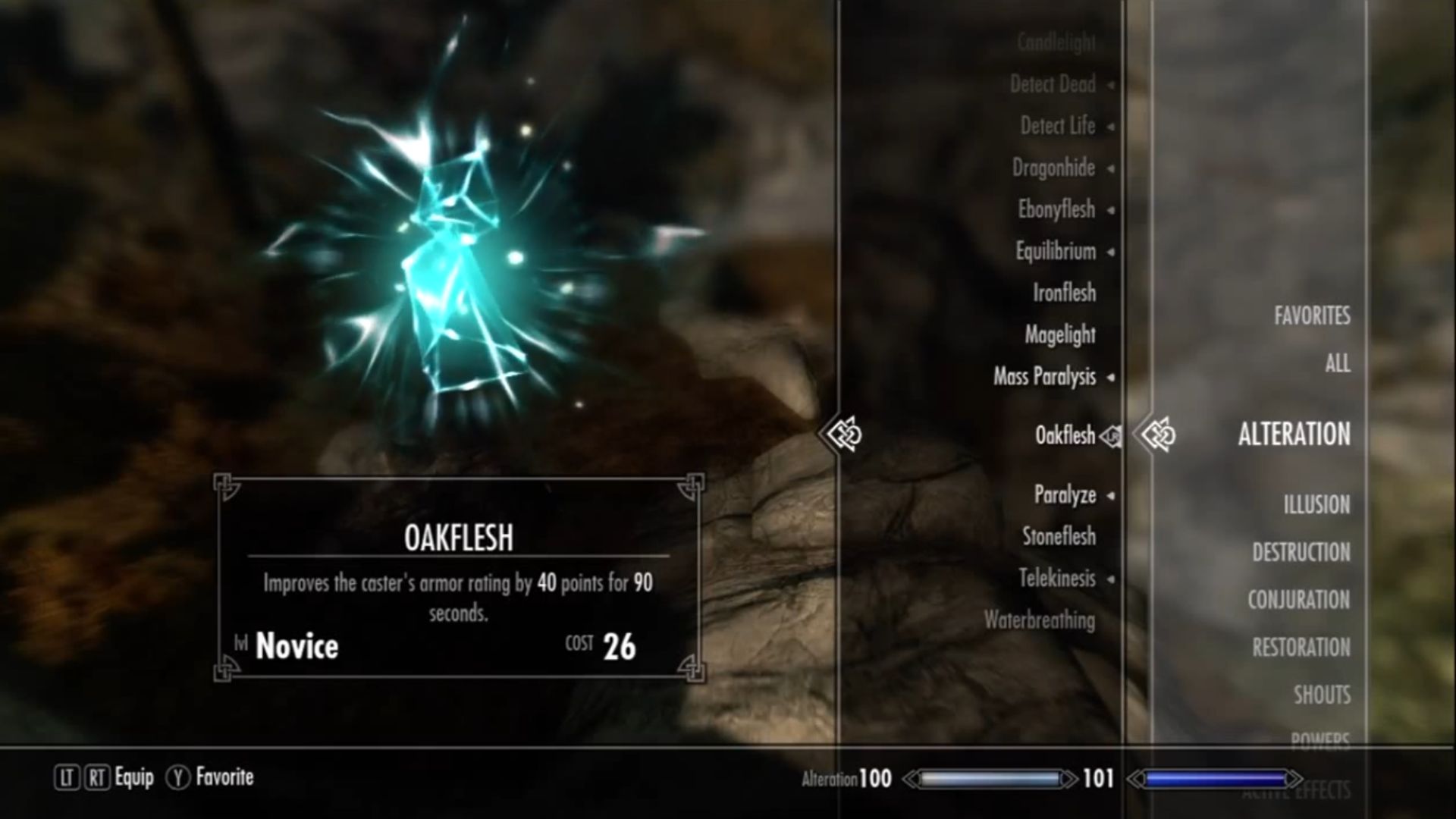This screenshot has height=819, width=1456.
Task: Expand the arrow next to Mass Paralysis
Action: [x=1110, y=378]
